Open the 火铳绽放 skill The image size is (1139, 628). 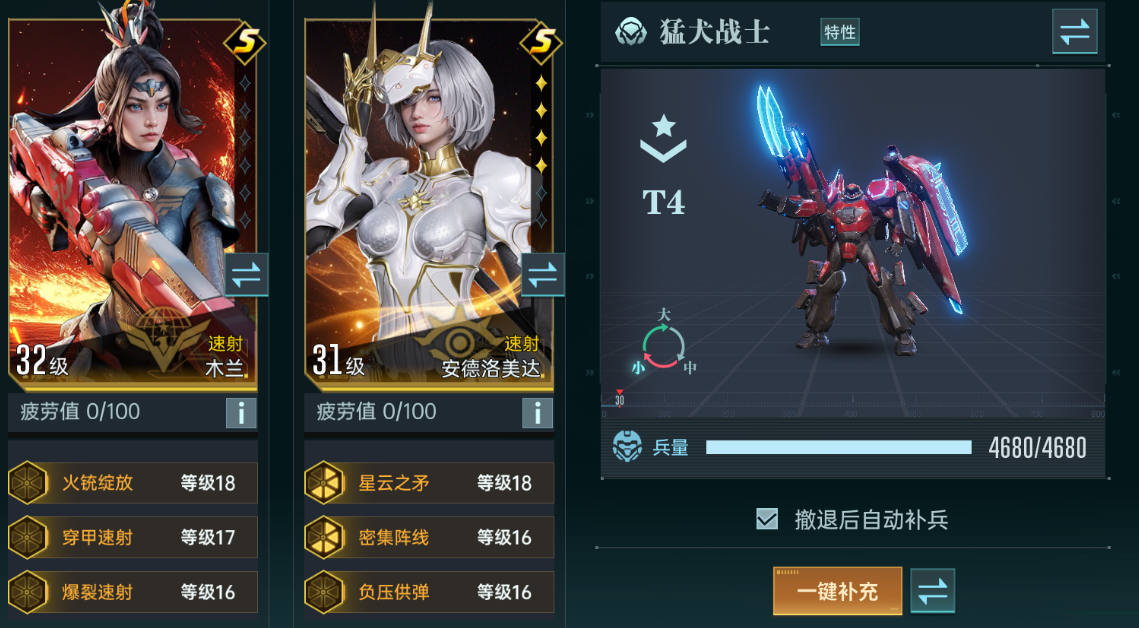pyautogui.click(x=132, y=483)
